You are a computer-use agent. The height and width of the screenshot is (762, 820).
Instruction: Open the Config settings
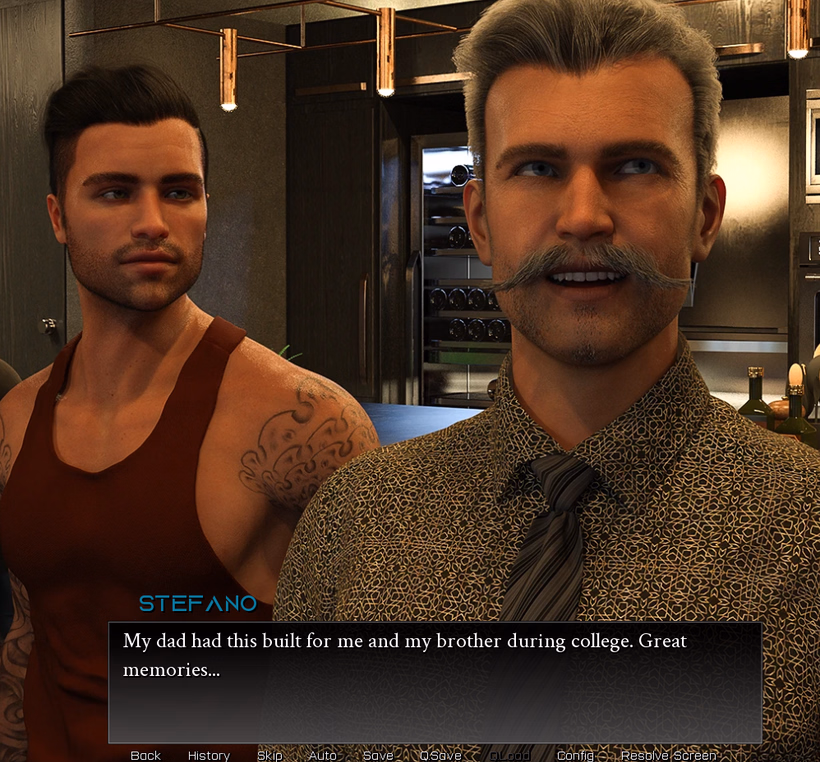point(575,755)
